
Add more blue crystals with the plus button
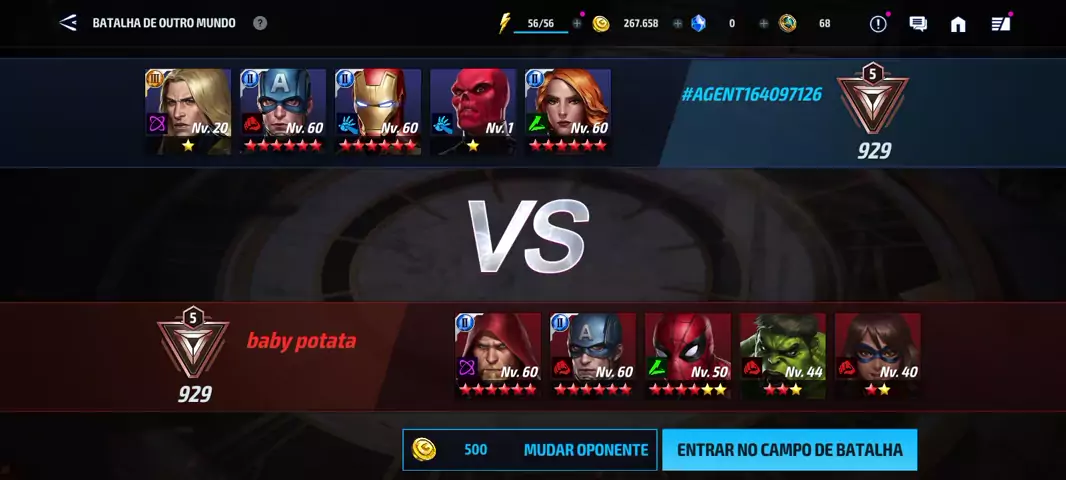click(763, 23)
